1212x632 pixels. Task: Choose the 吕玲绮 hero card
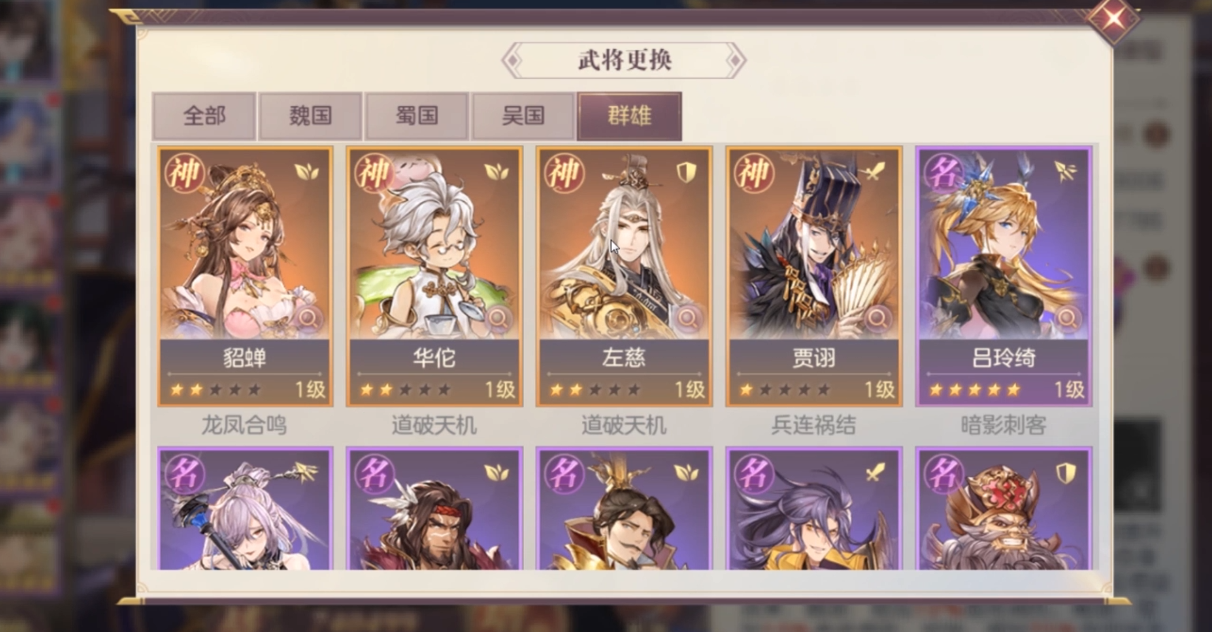coord(1004,260)
